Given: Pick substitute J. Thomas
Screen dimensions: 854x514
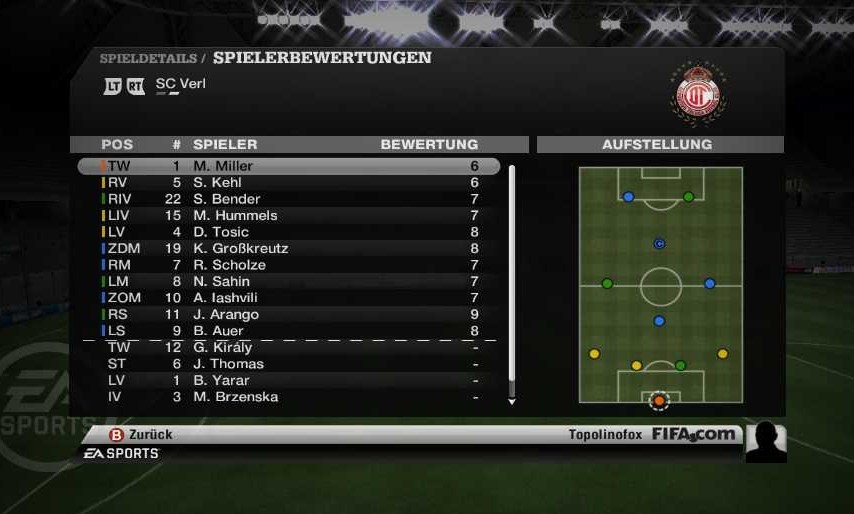Looking at the screenshot, I should [x=288, y=364].
